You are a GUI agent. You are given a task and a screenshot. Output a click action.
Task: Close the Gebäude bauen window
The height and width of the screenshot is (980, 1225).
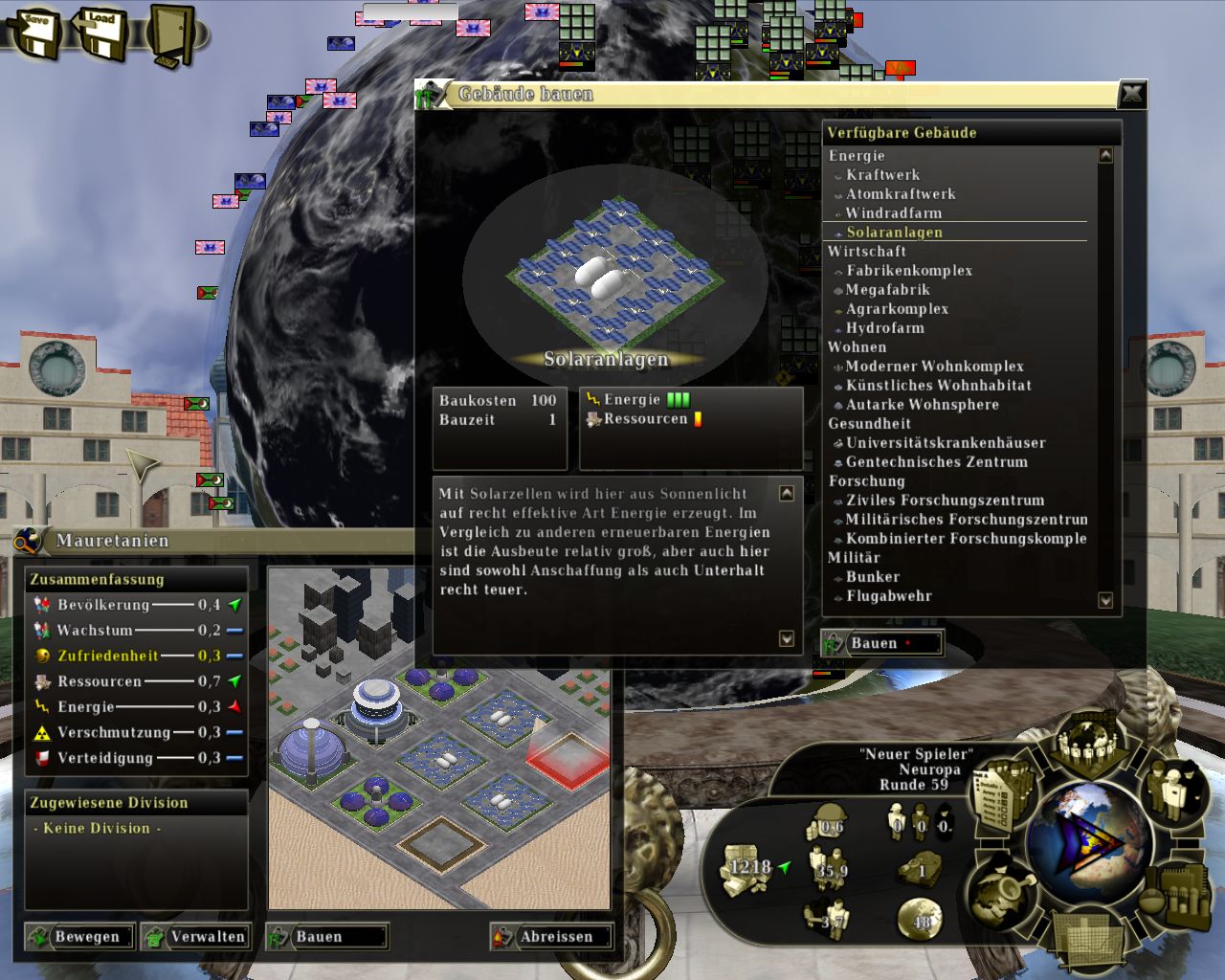point(1132,94)
